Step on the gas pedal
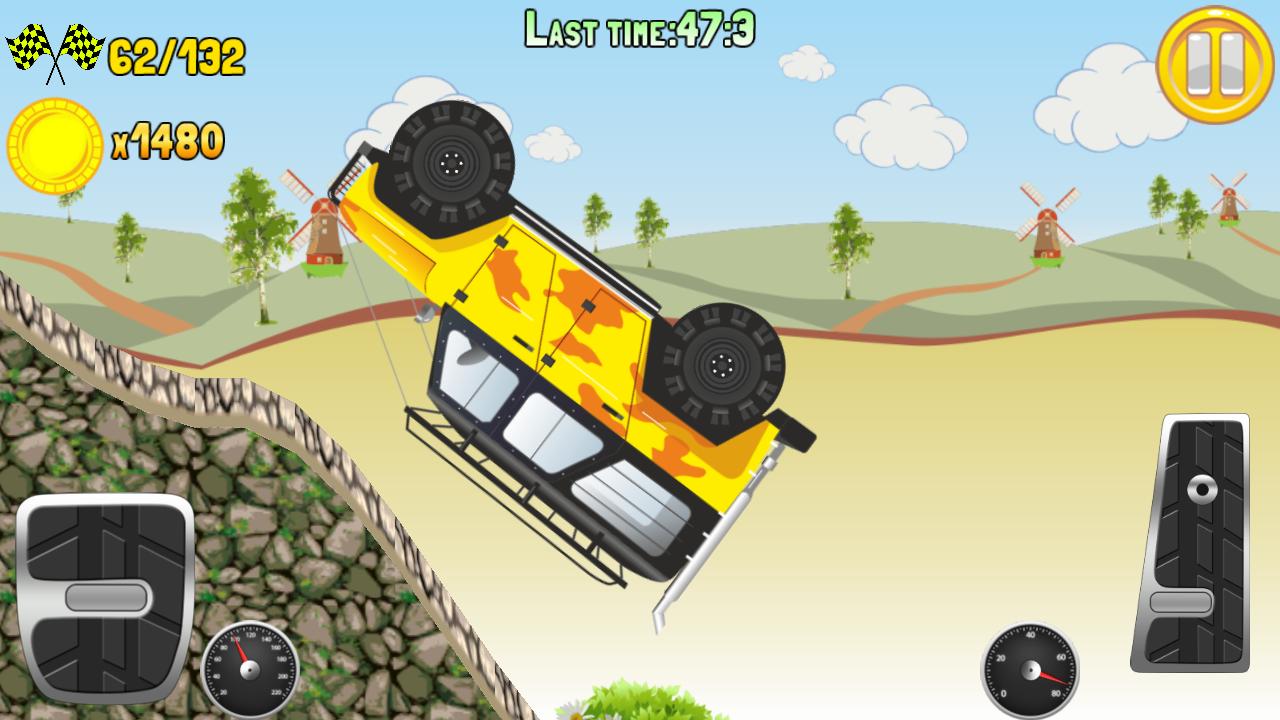This screenshot has height=720, width=1280. pos(1191,542)
